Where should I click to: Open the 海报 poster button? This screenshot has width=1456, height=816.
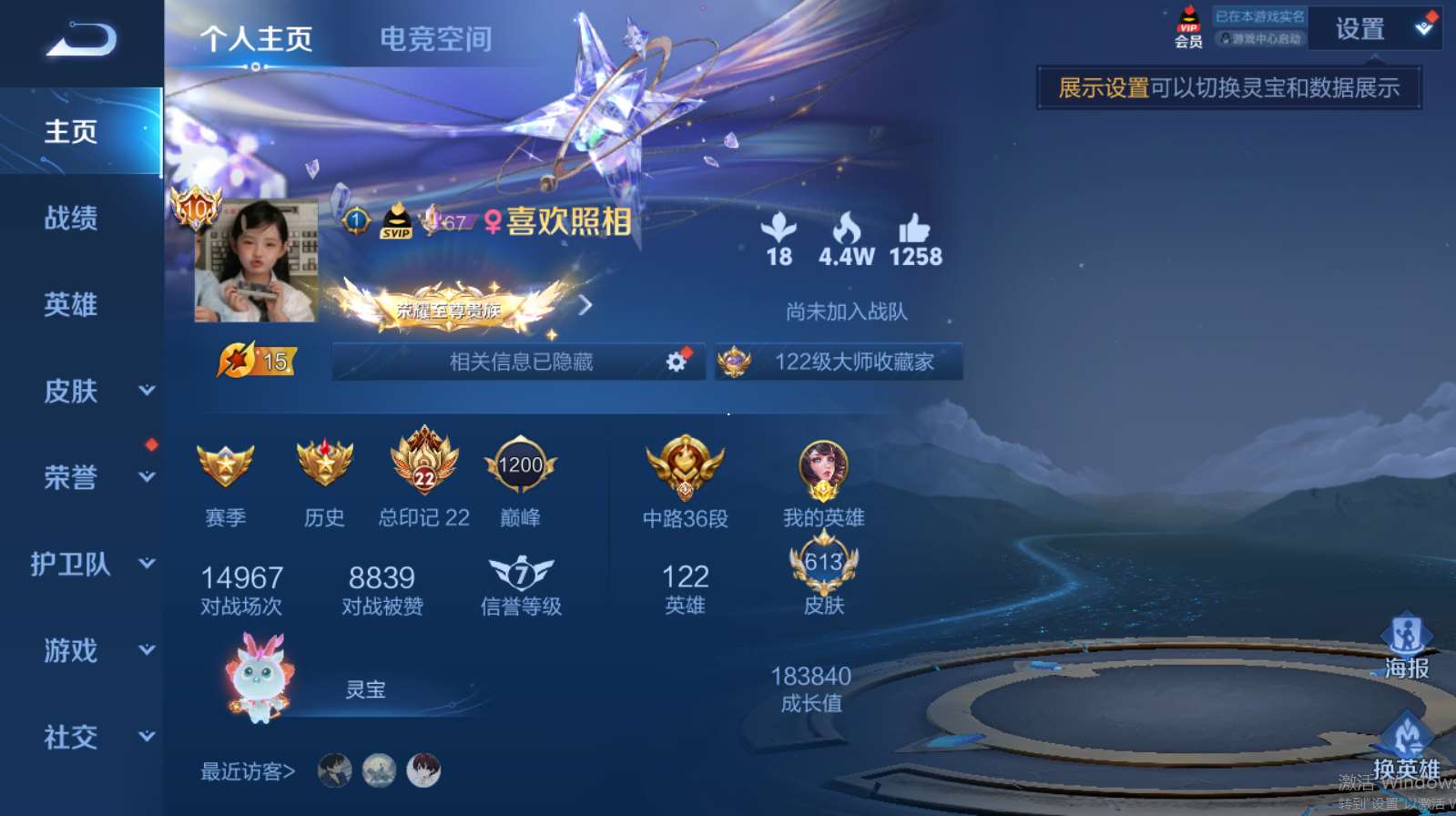(1406, 647)
